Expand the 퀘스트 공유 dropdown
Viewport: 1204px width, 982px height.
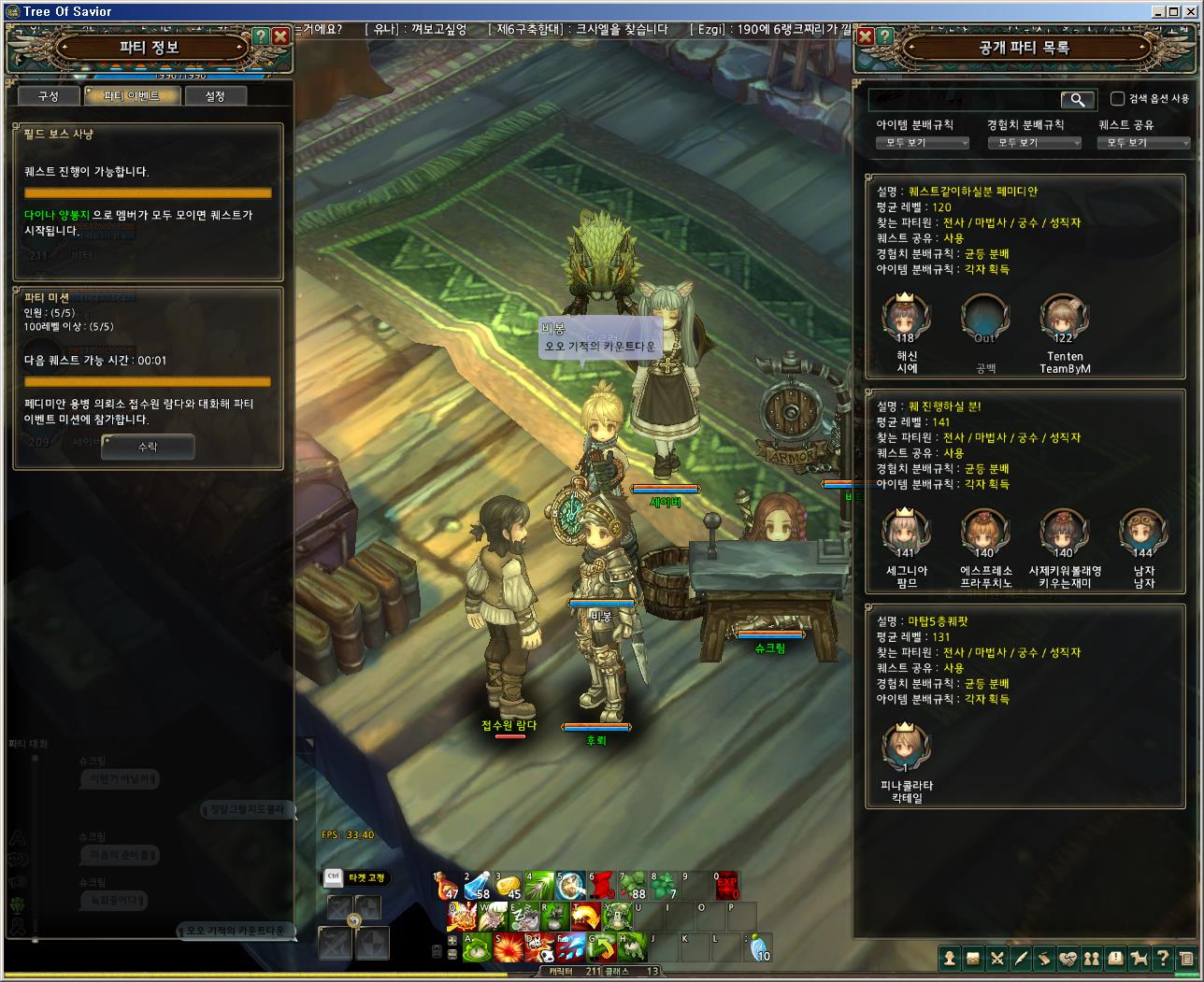(1143, 143)
